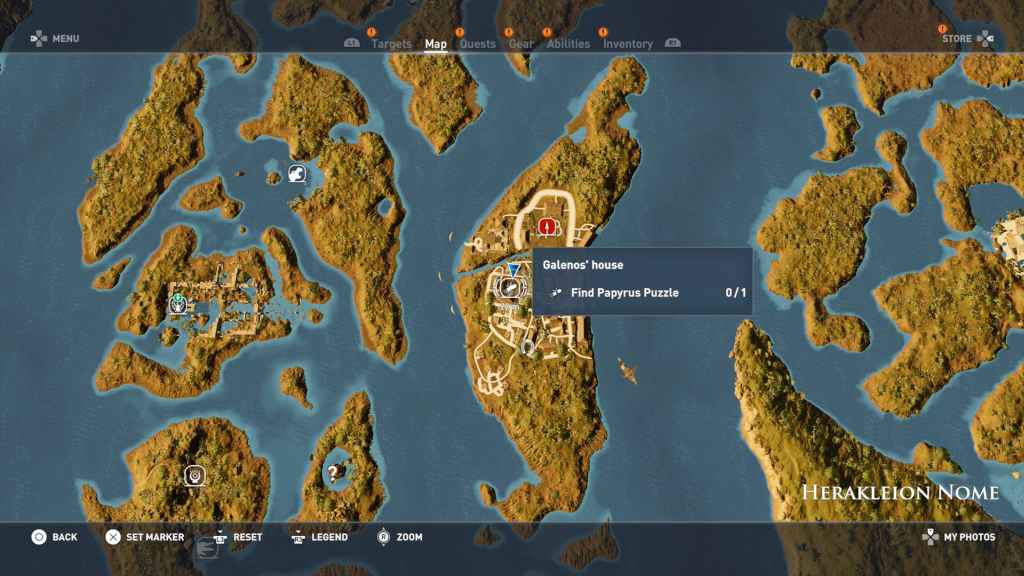Image resolution: width=1024 pixels, height=576 pixels.
Task: Switch to the Targets tab
Action: (x=391, y=44)
